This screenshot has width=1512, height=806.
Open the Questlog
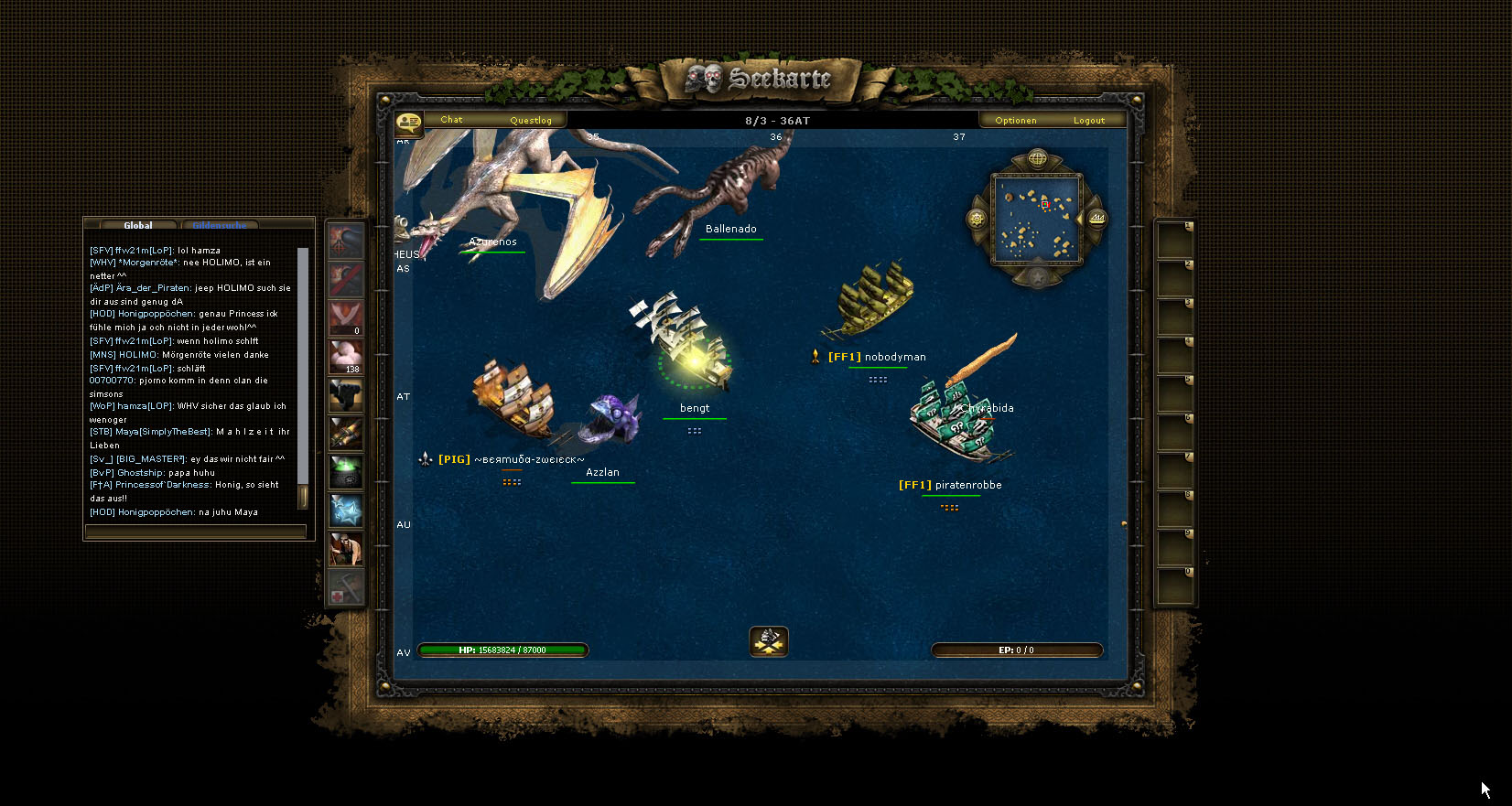(531, 121)
